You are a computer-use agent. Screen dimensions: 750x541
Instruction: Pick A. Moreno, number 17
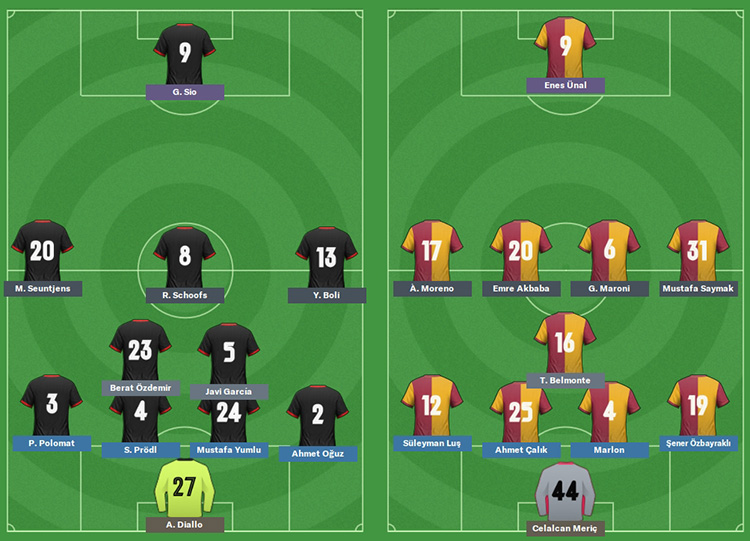pyautogui.click(x=432, y=250)
